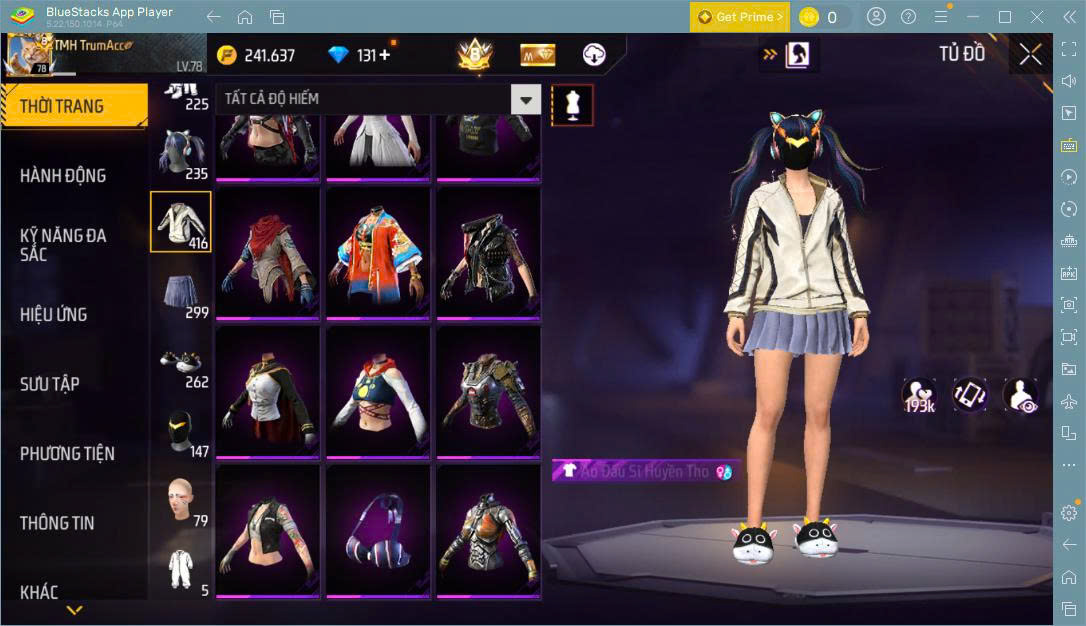Open the Thông Tin tab
Image resolution: width=1086 pixels, height=626 pixels.
point(57,523)
